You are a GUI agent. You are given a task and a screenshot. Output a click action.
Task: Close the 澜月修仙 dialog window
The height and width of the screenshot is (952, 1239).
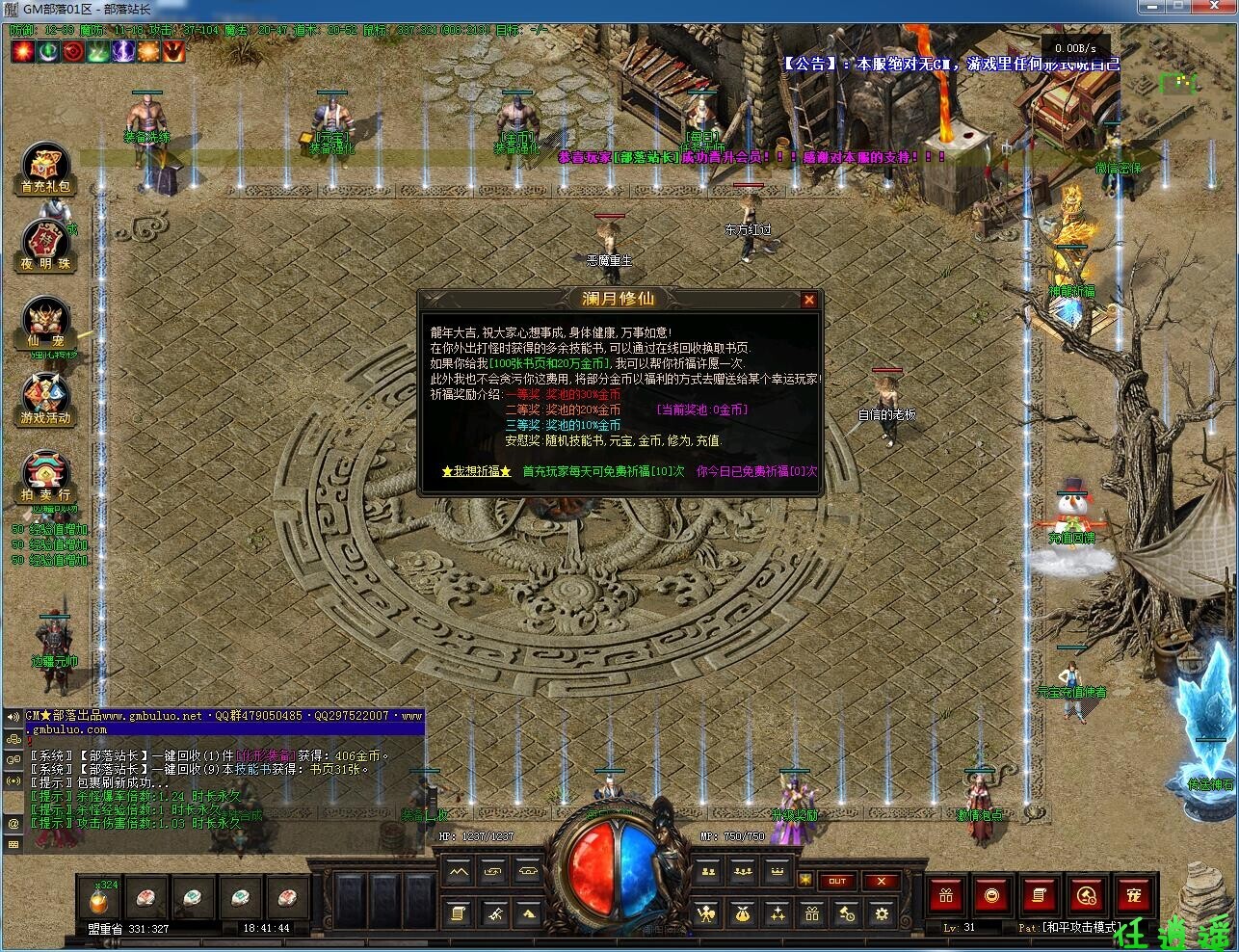click(x=810, y=299)
